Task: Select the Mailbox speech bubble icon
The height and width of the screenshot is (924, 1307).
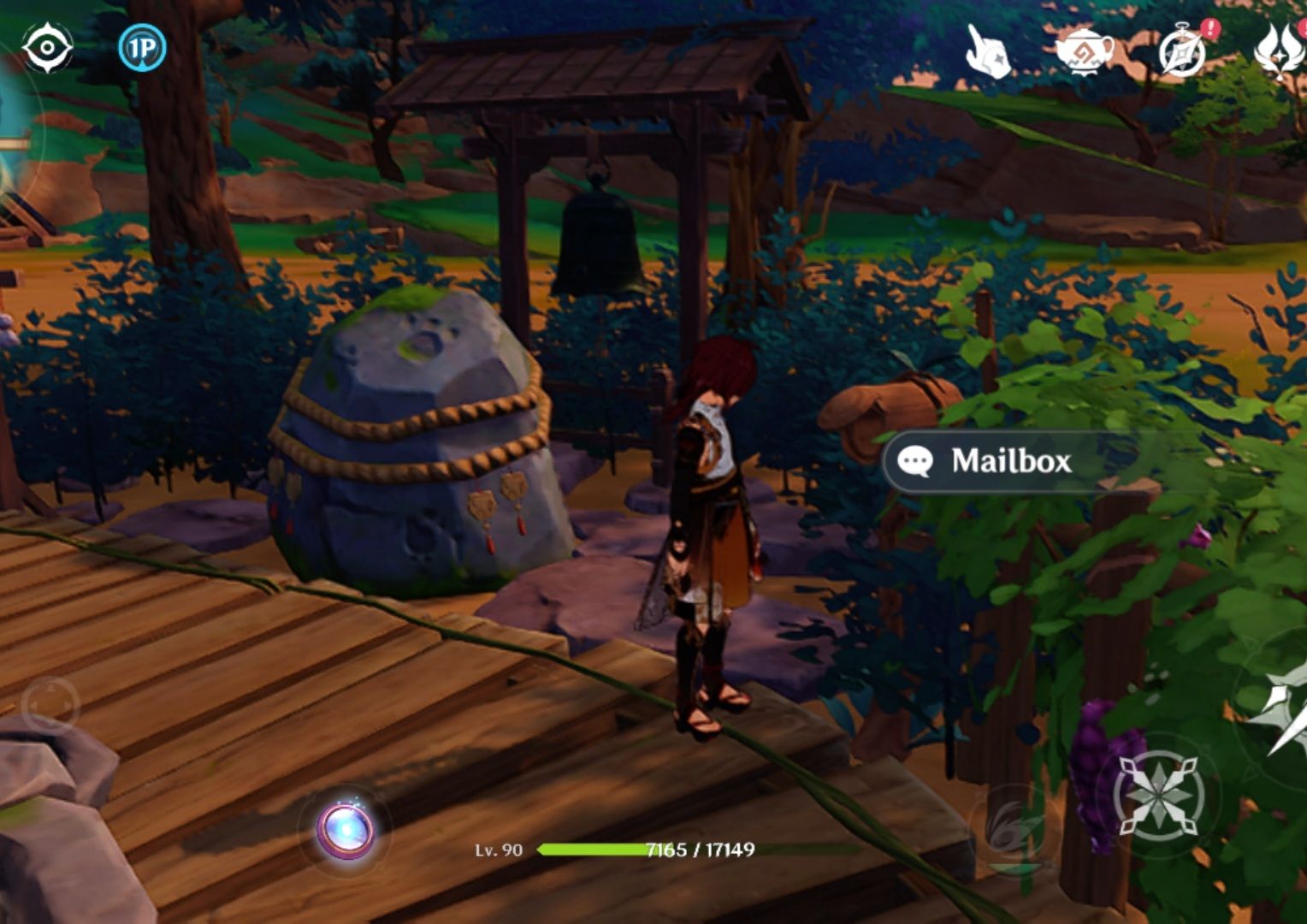Action: coord(917,462)
